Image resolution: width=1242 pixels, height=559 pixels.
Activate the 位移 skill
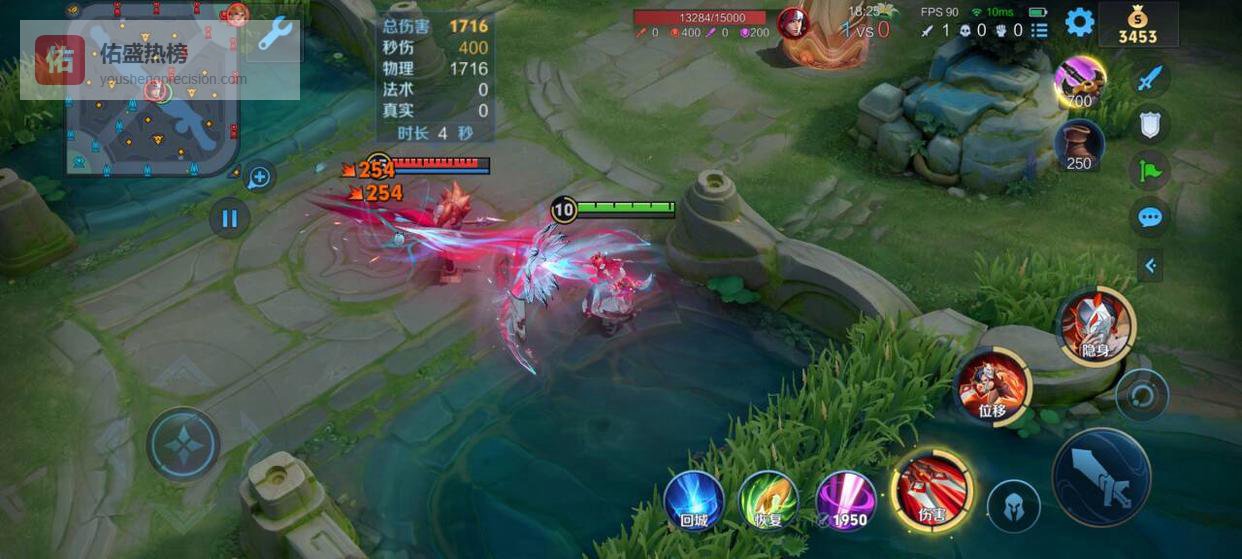pos(992,387)
